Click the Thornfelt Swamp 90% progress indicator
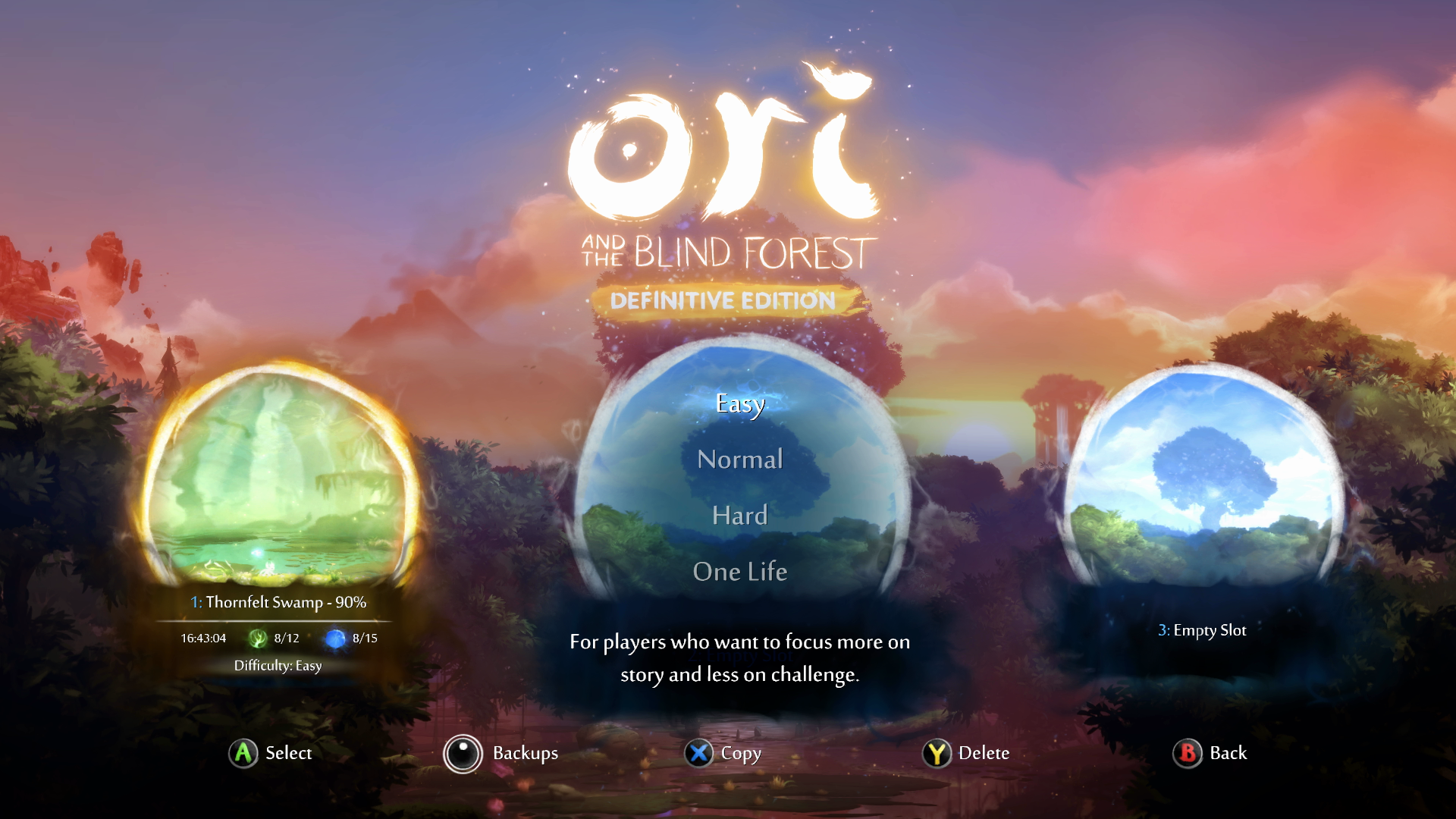This screenshot has height=819, width=1456. pyautogui.click(x=278, y=603)
